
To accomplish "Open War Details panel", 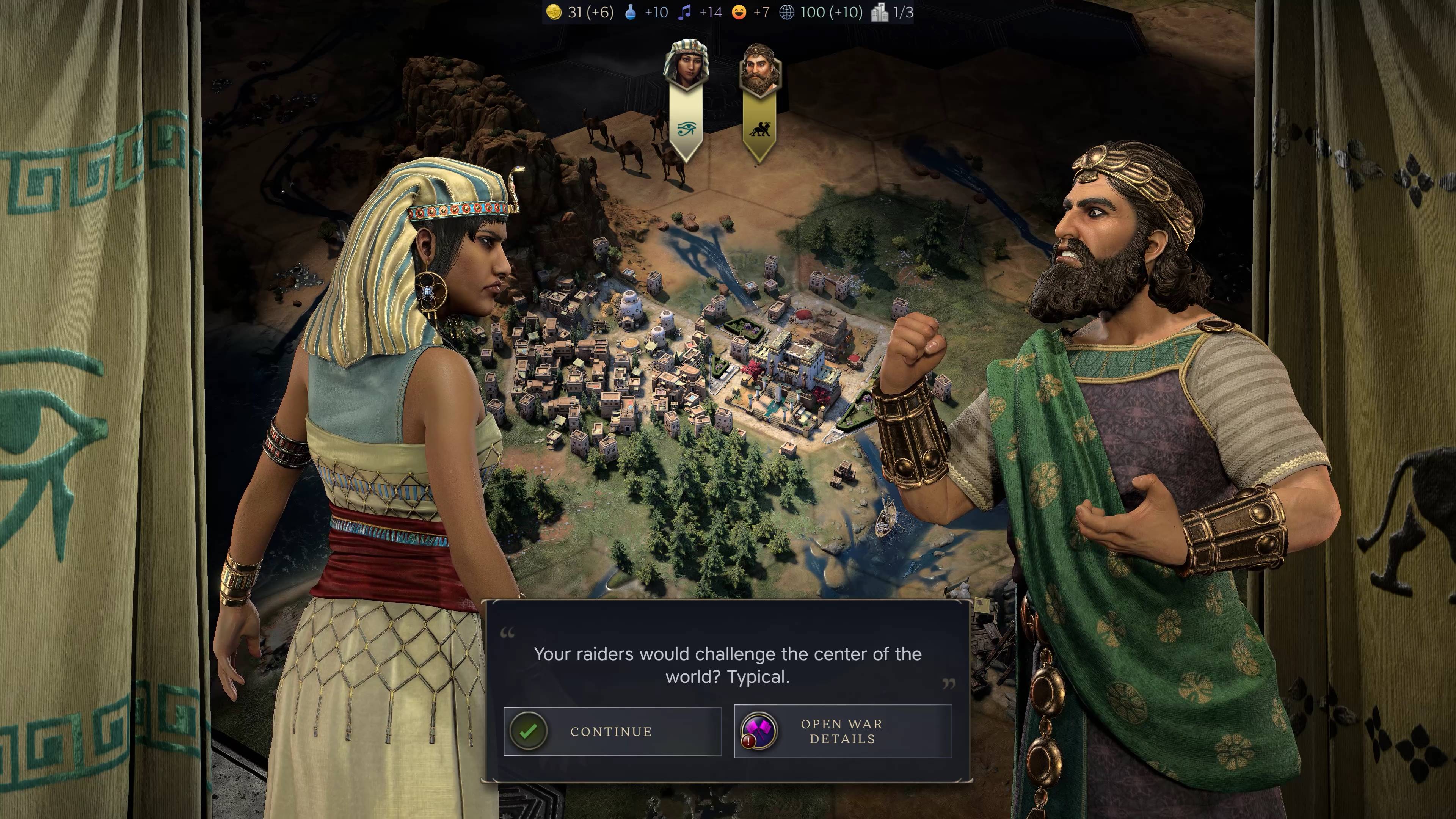I will pyautogui.click(x=842, y=731).
